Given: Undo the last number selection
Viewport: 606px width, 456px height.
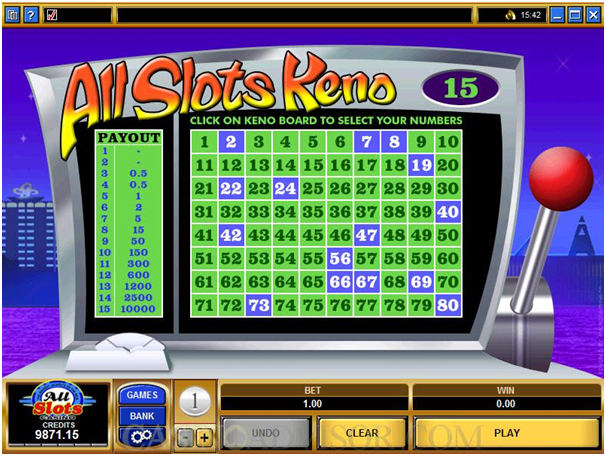Looking at the screenshot, I should pyautogui.click(x=264, y=433).
